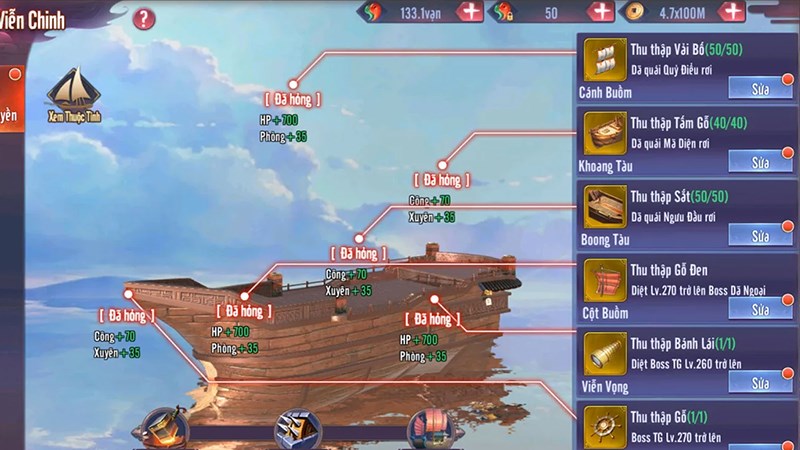Select the spiked wall bottom icon
Viewport: 800px width, 450px height.
(x=298, y=430)
